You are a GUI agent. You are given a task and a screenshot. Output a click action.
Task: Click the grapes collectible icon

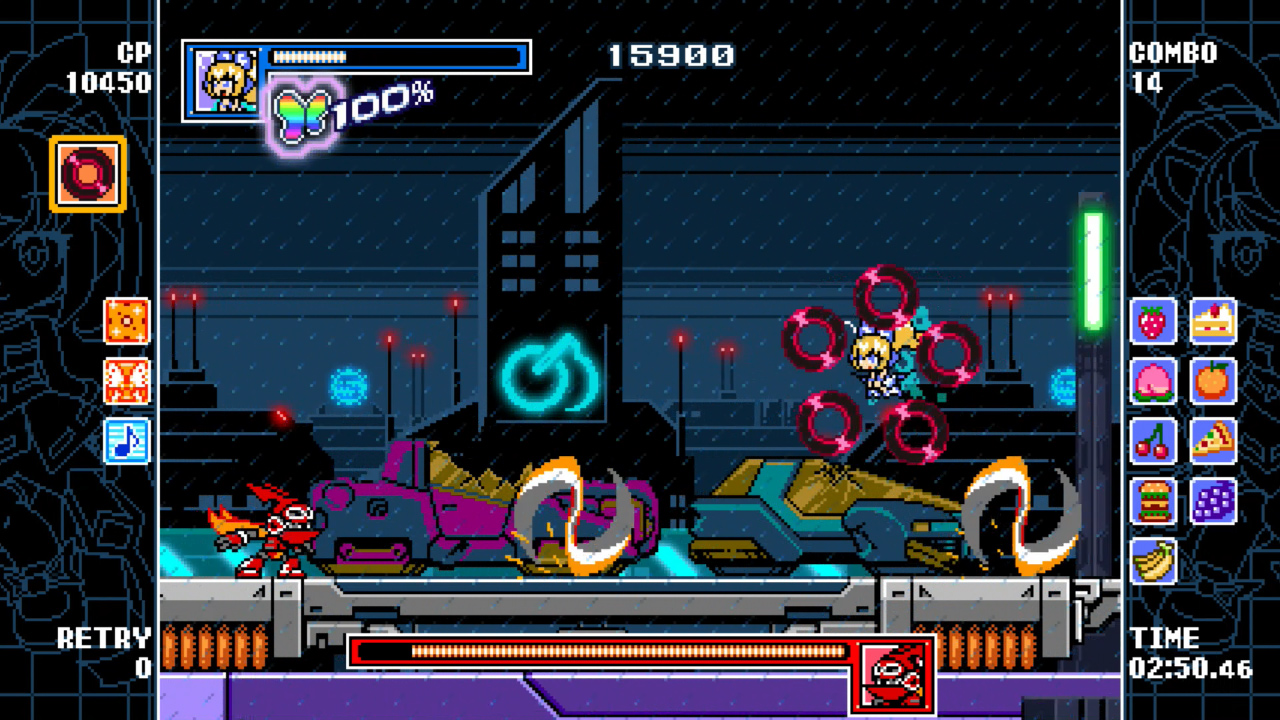coord(1214,501)
